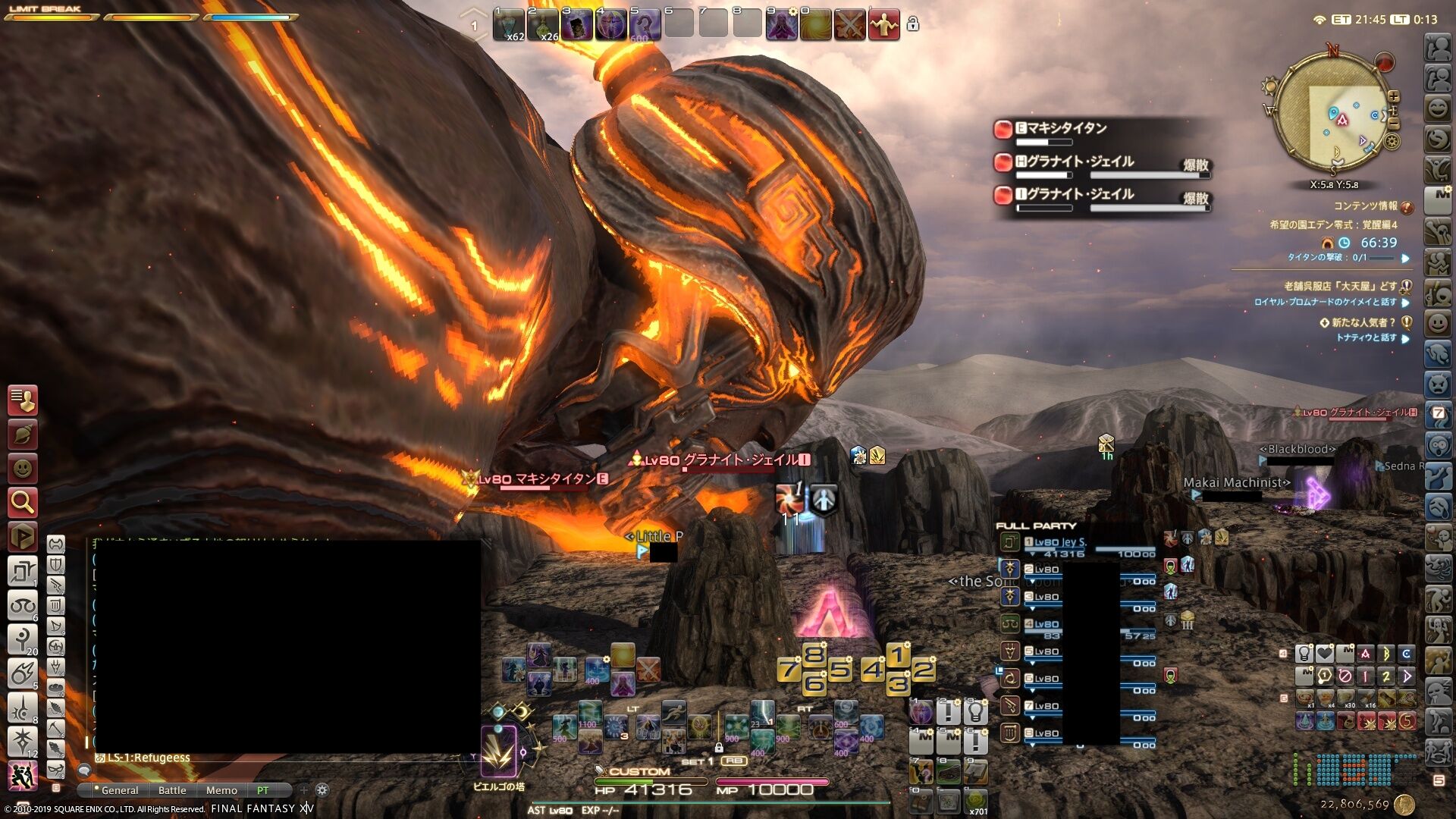1456x819 pixels.
Task: Switch to the PT chat tab
Action: tap(263, 790)
